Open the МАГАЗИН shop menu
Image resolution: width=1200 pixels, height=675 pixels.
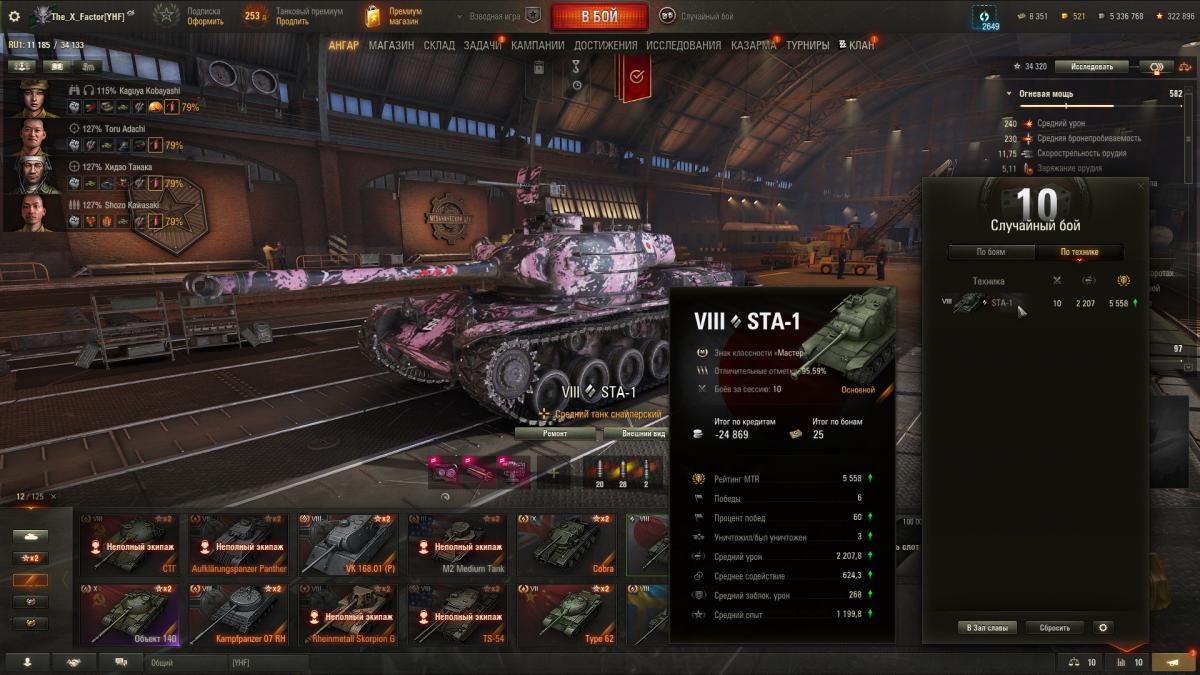coord(391,45)
